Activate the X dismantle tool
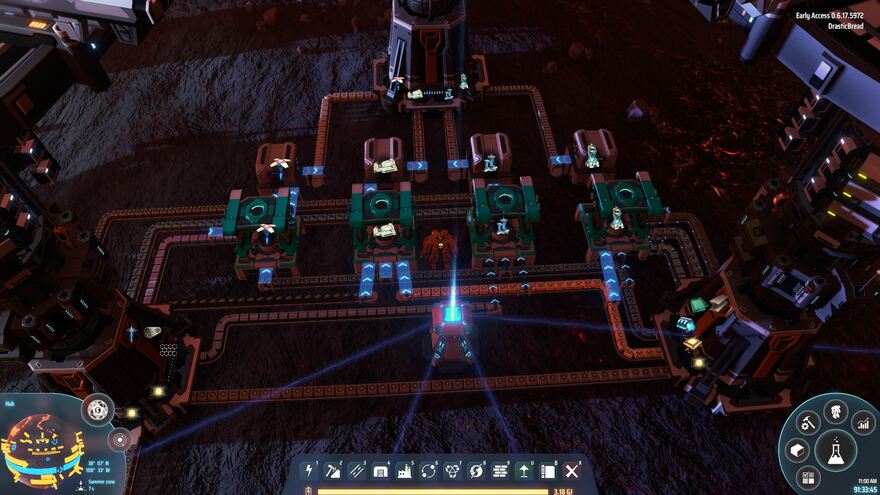 572,470
